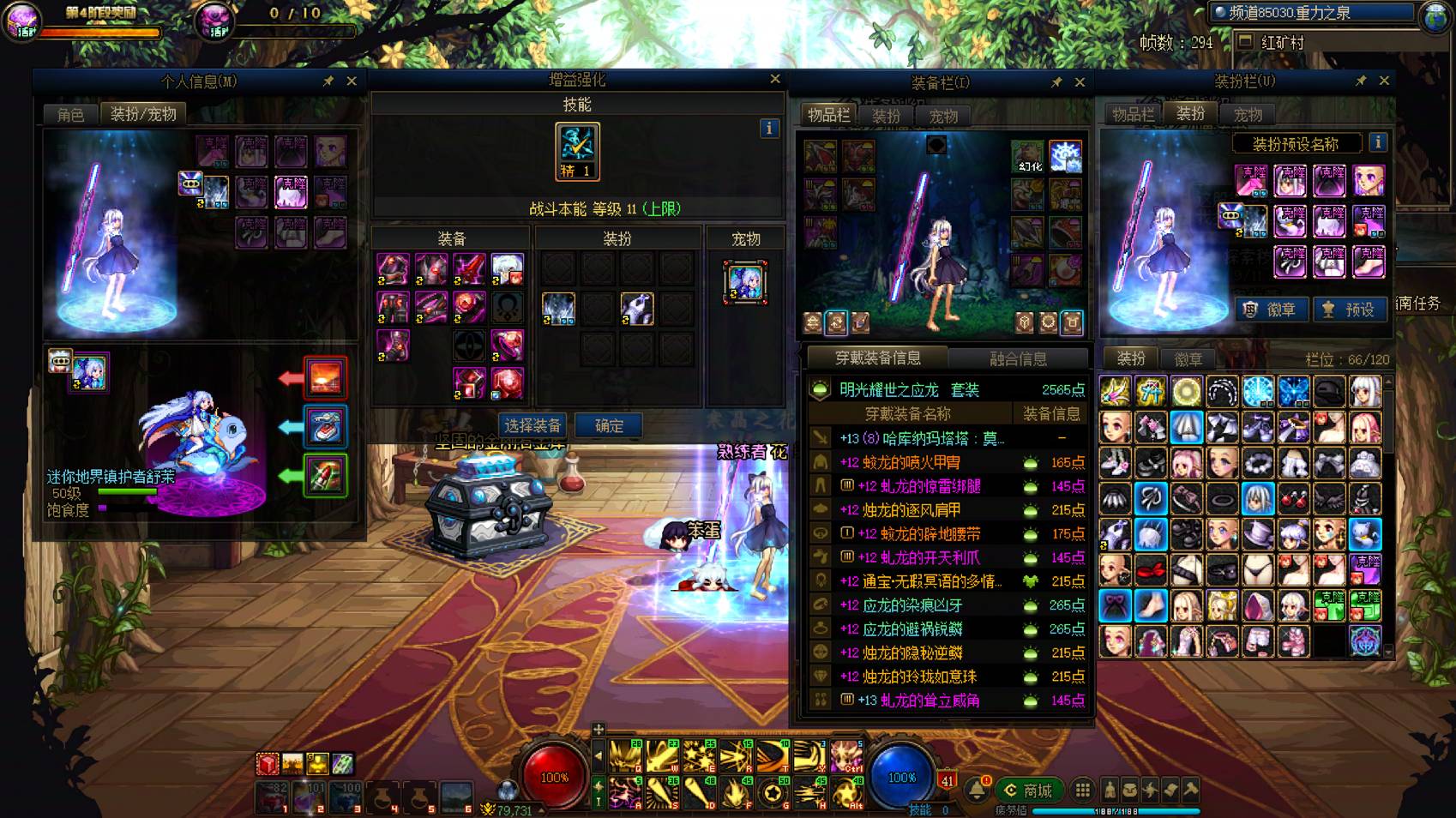Pin the 装备栏 equipment window

1056,82
